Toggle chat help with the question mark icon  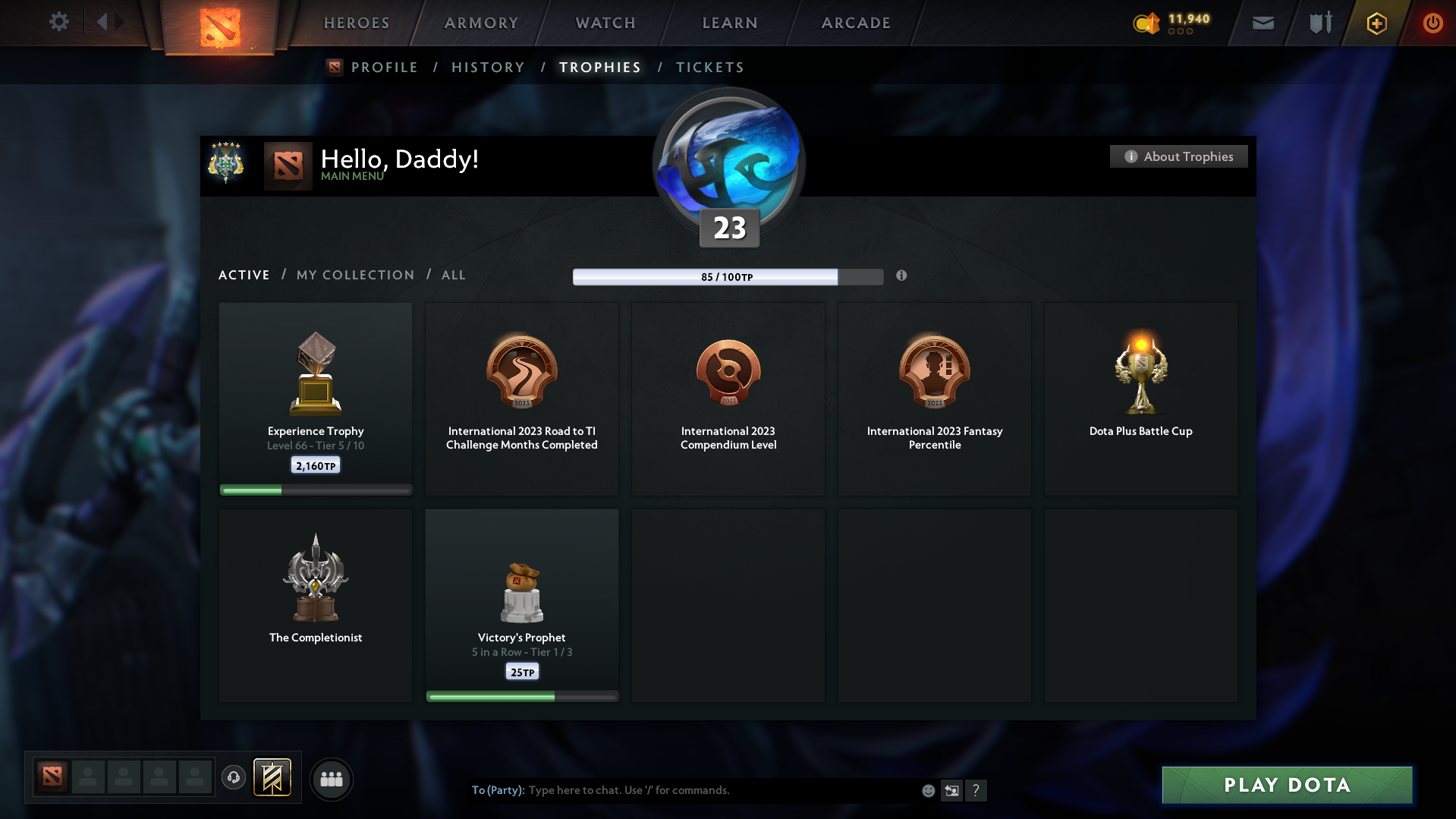976,790
